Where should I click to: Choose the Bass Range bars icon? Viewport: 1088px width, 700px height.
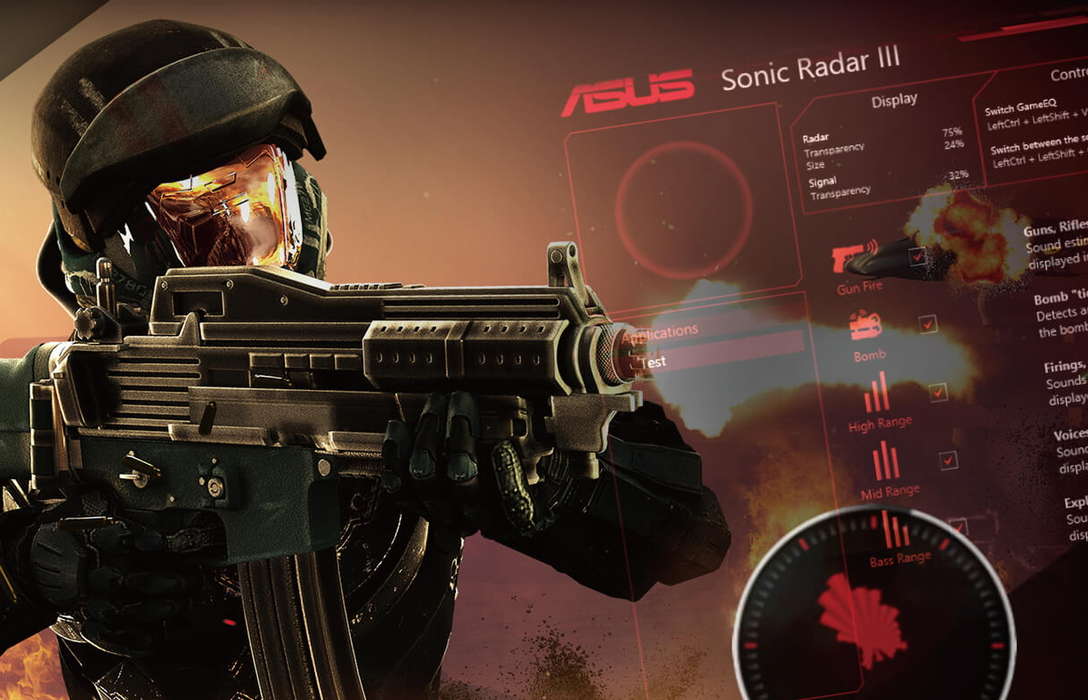point(896,529)
